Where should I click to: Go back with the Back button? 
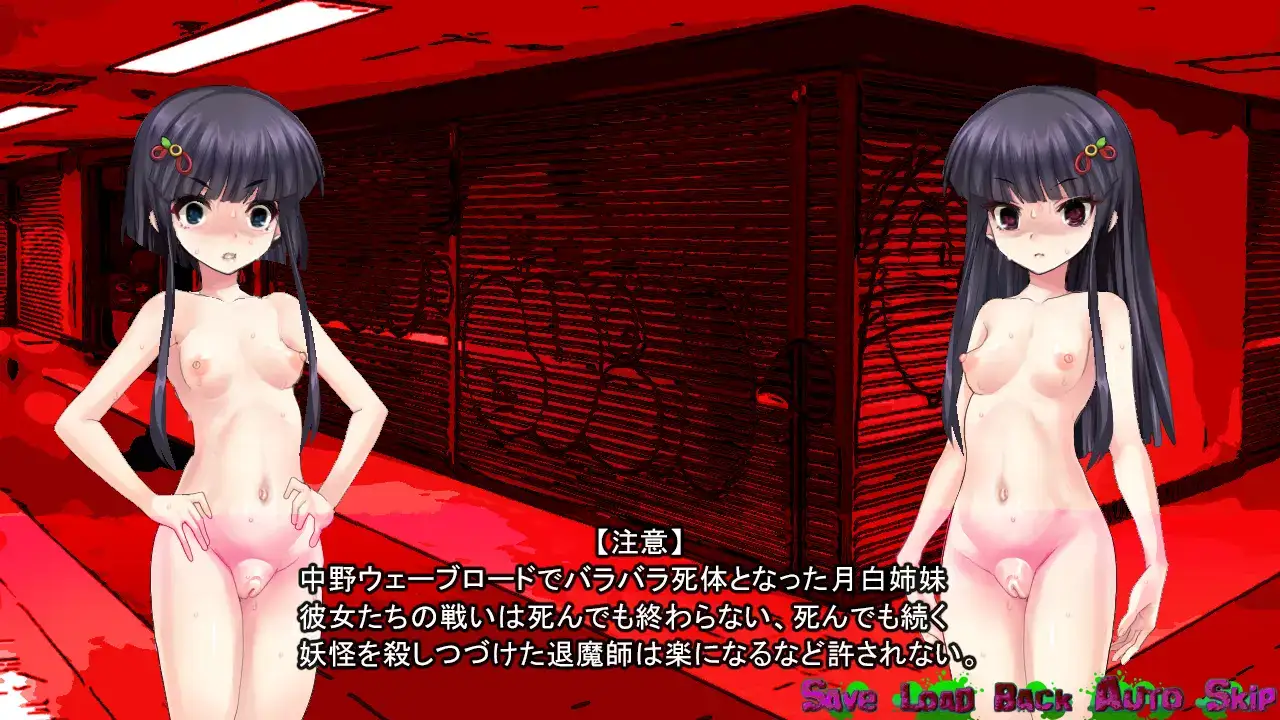click(1033, 696)
